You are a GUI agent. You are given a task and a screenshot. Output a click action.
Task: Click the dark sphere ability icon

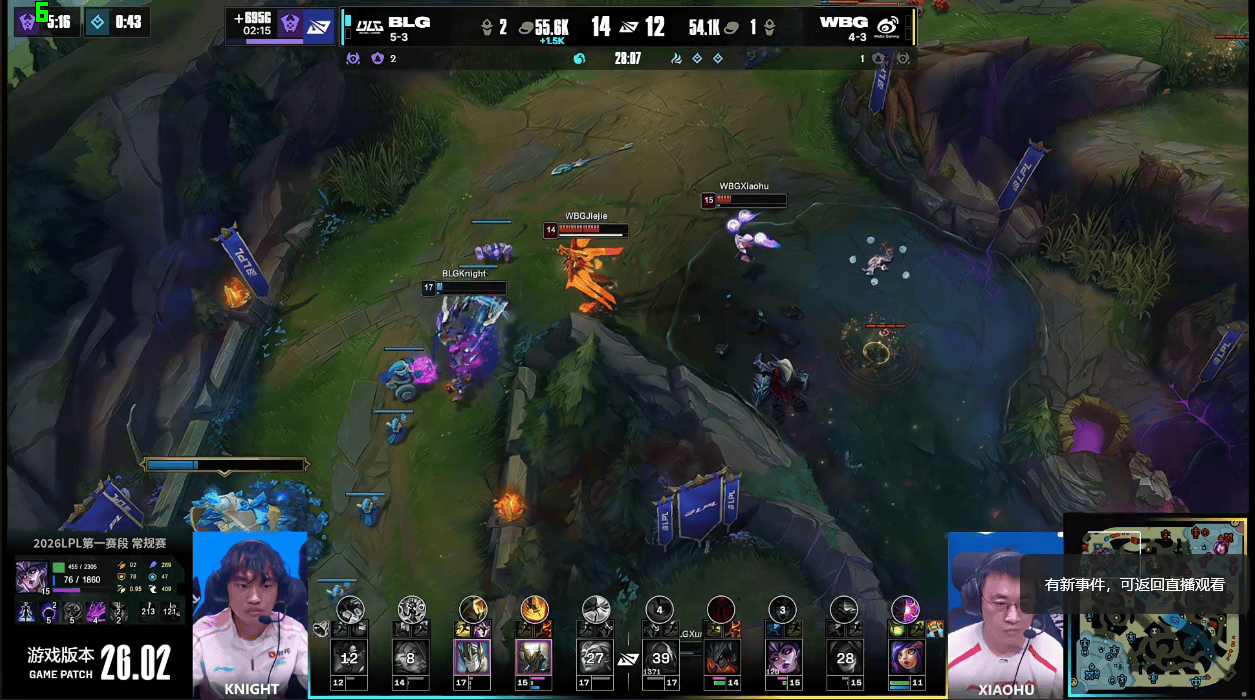point(48,612)
